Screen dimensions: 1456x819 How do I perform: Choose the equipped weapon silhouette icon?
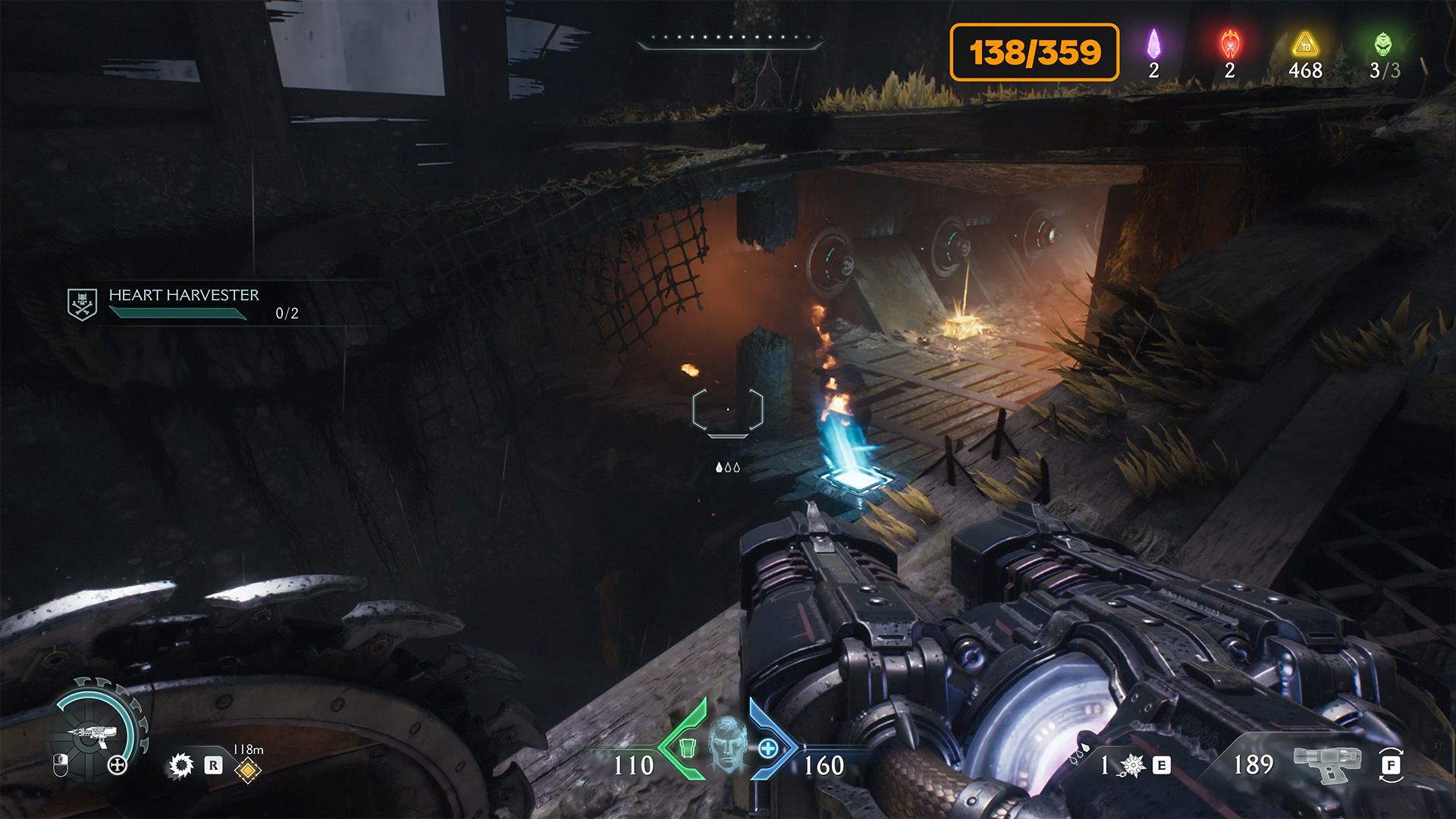point(1326,763)
